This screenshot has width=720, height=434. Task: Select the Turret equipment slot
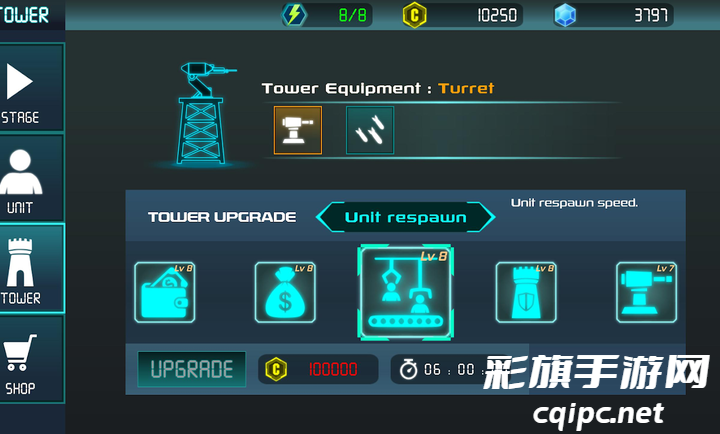[x=298, y=130]
